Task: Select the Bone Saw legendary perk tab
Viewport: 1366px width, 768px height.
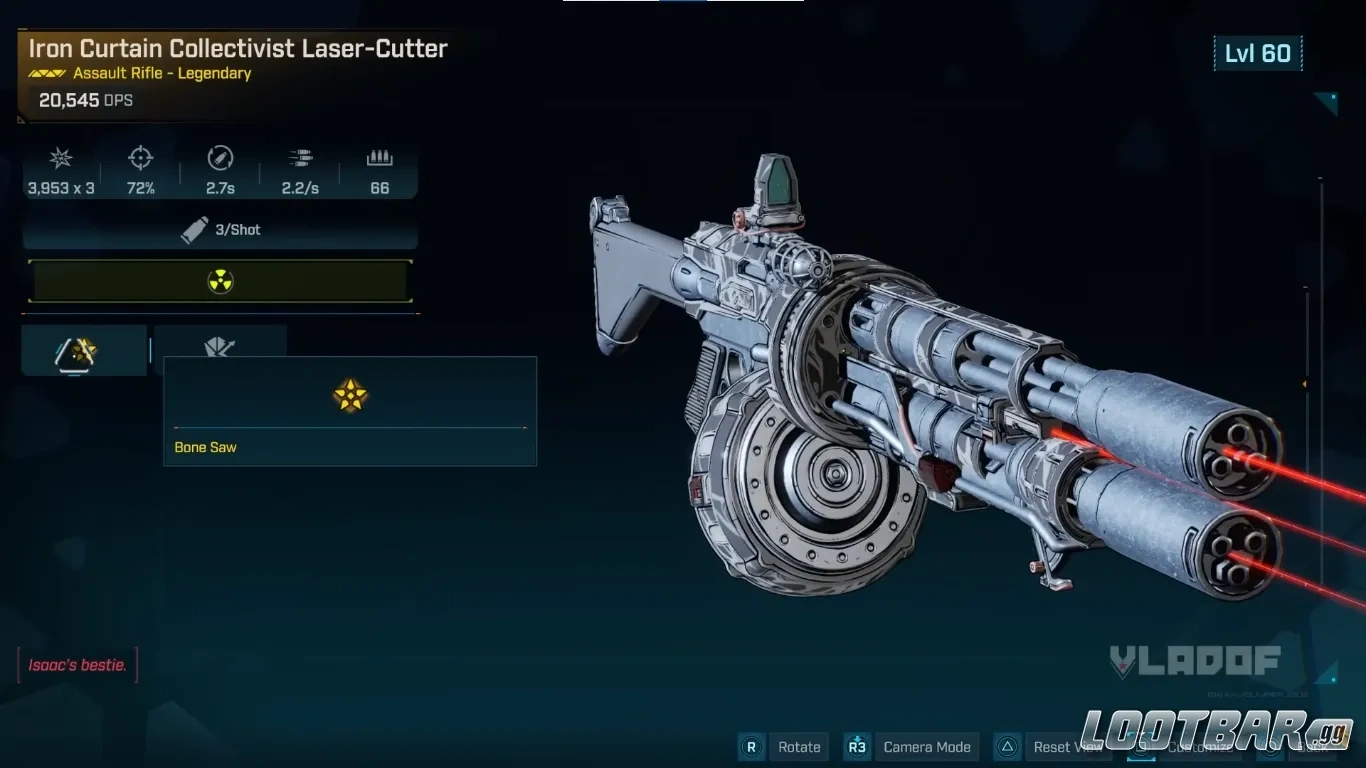Action: click(x=84, y=350)
